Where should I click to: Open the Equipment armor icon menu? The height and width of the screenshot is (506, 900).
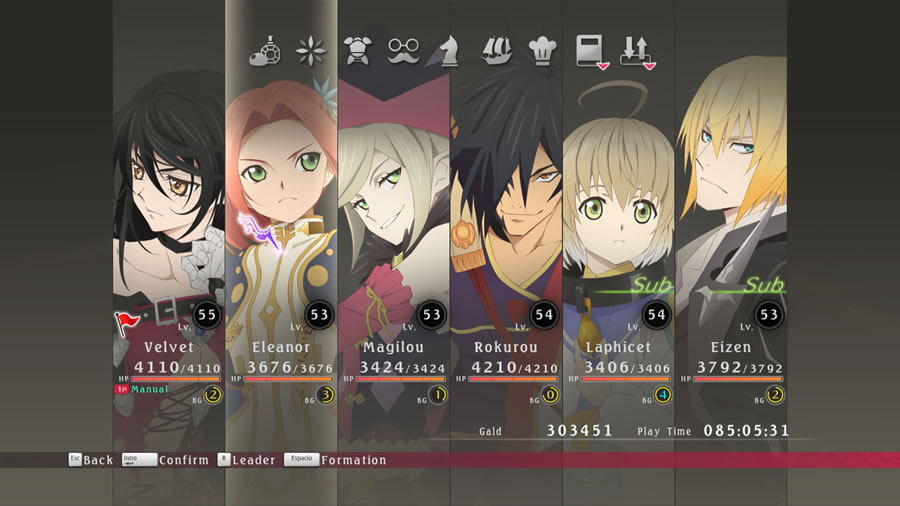click(x=357, y=49)
